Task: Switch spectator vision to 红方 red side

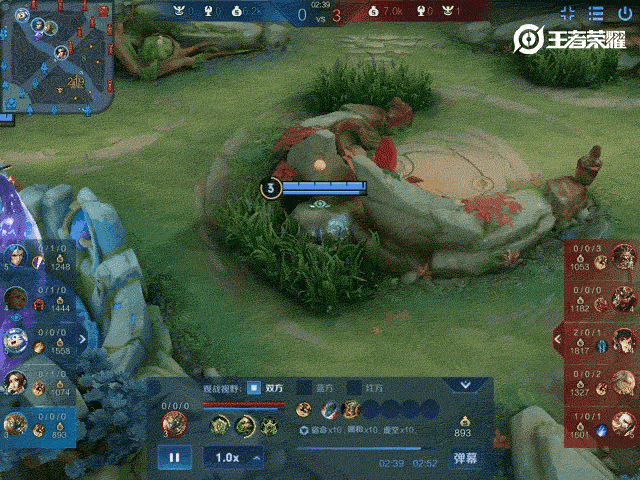Action: (x=353, y=387)
